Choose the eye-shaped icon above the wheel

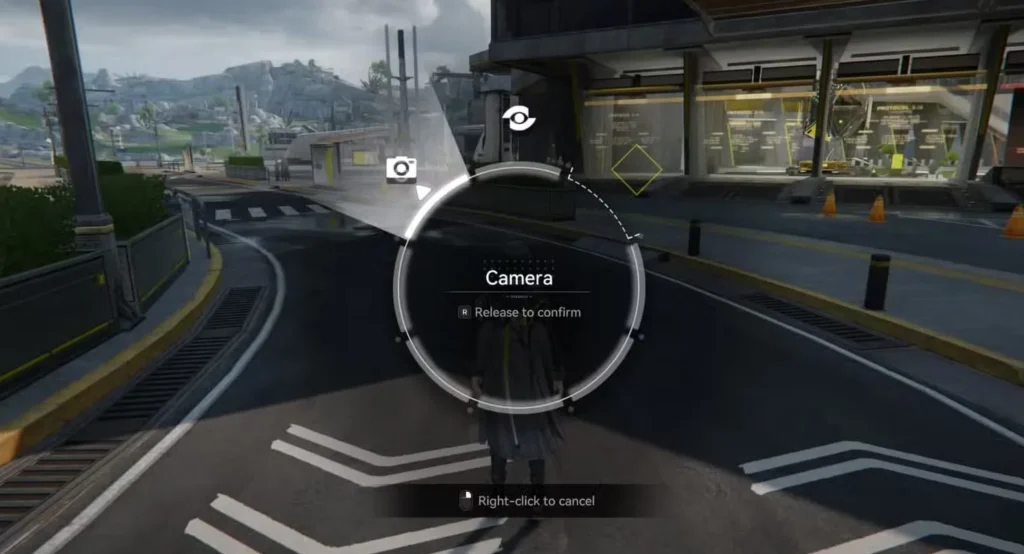519,118
